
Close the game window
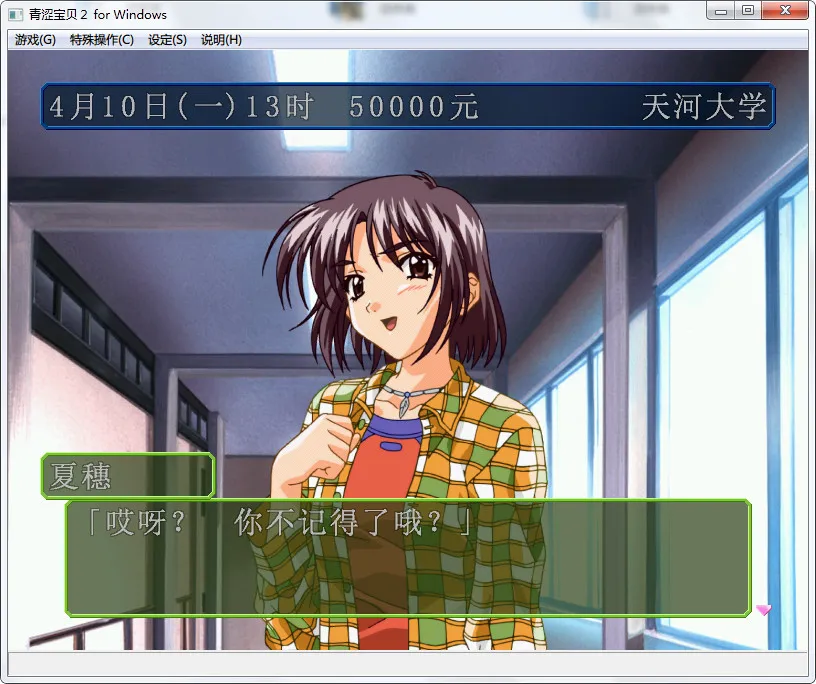pyautogui.click(x=784, y=10)
